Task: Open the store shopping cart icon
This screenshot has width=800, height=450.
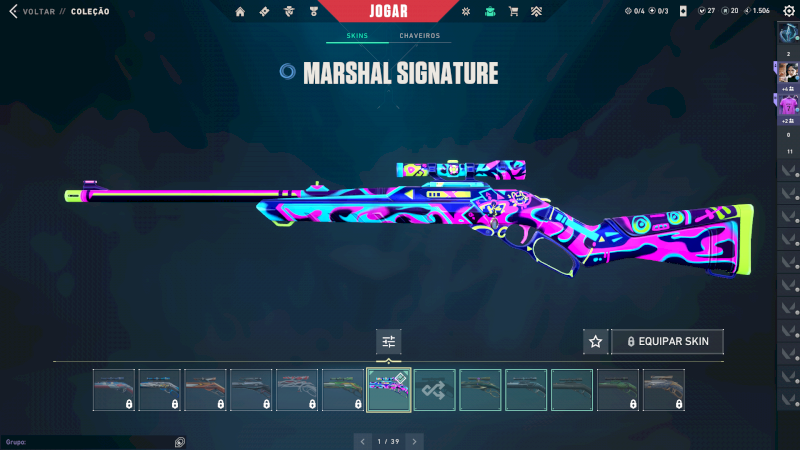Action: (x=513, y=12)
